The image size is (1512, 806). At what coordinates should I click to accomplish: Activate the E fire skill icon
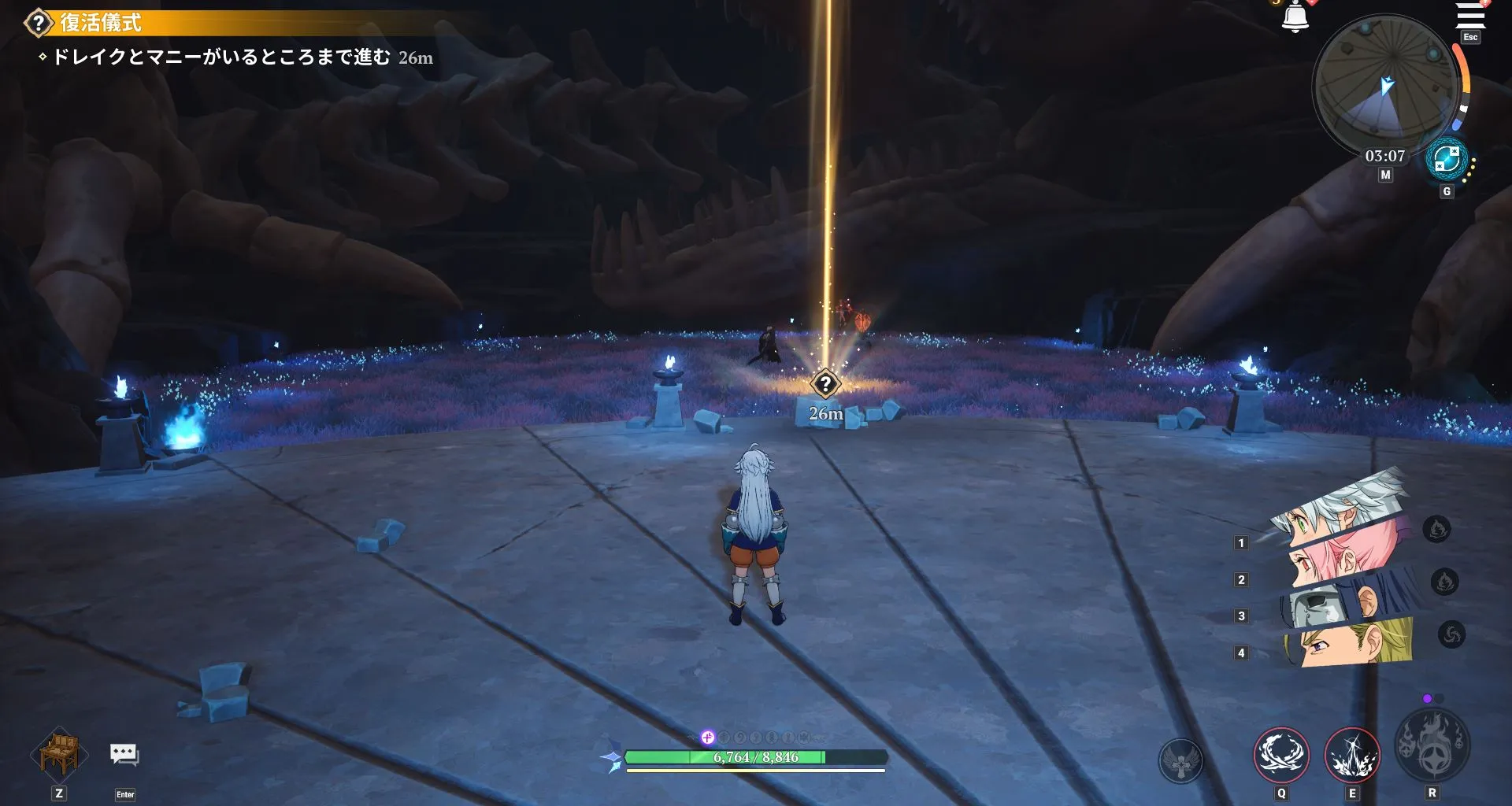point(1352,756)
